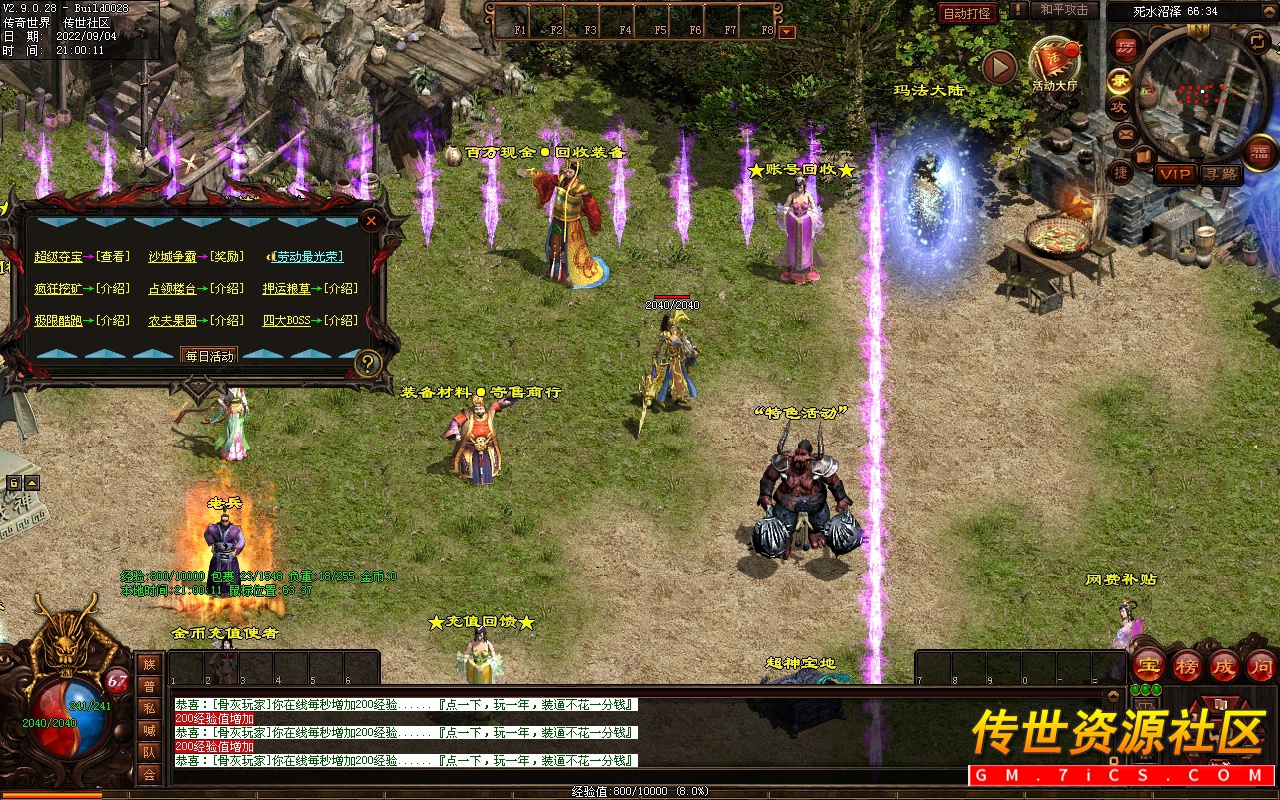Select the 沙城争霸 activity link
The image size is (1280, 800).
[x=172, y=257]
